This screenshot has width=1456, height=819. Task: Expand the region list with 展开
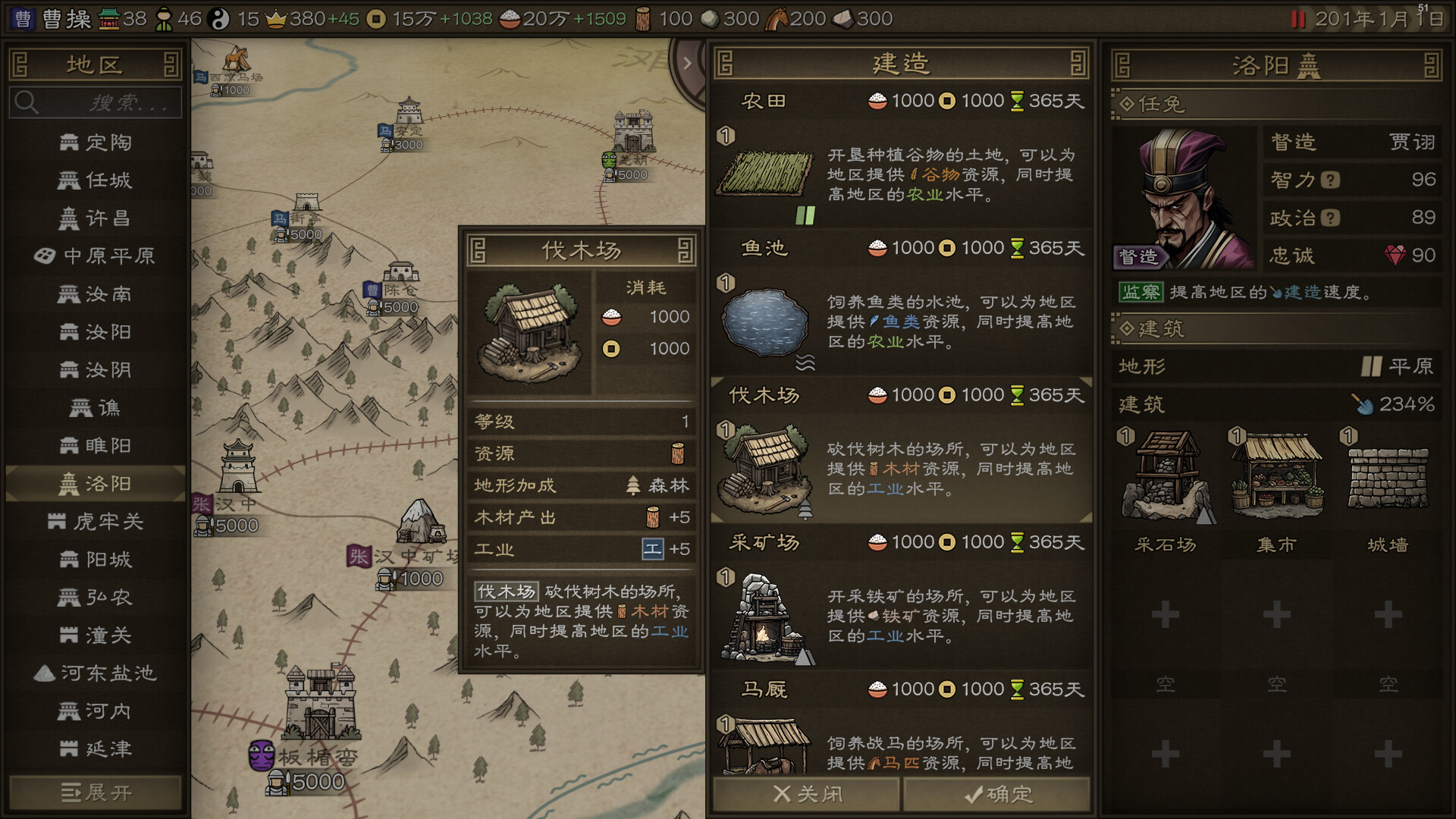click(x=96, y=793)
